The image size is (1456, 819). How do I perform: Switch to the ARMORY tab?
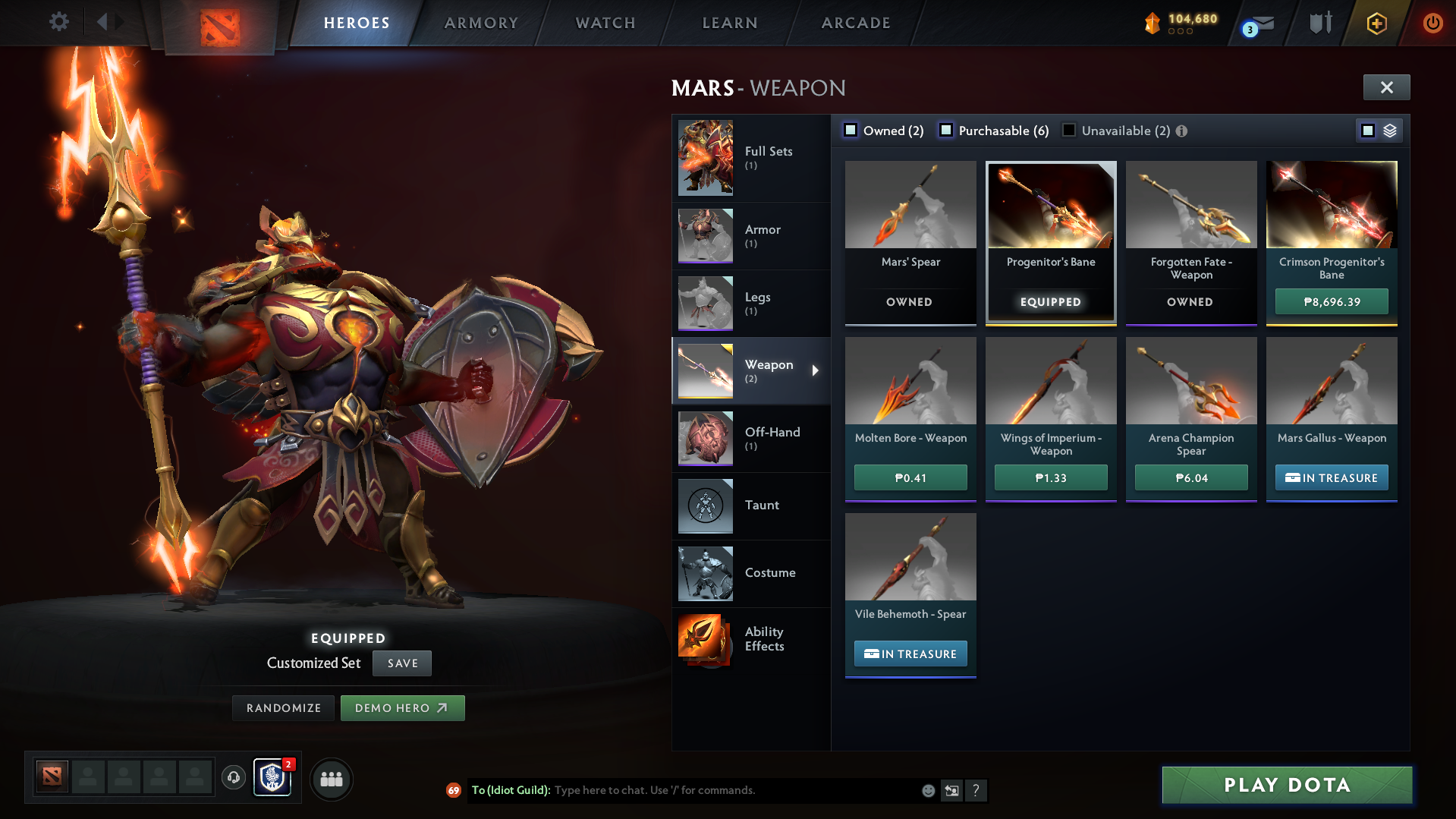tap(481, 23)
